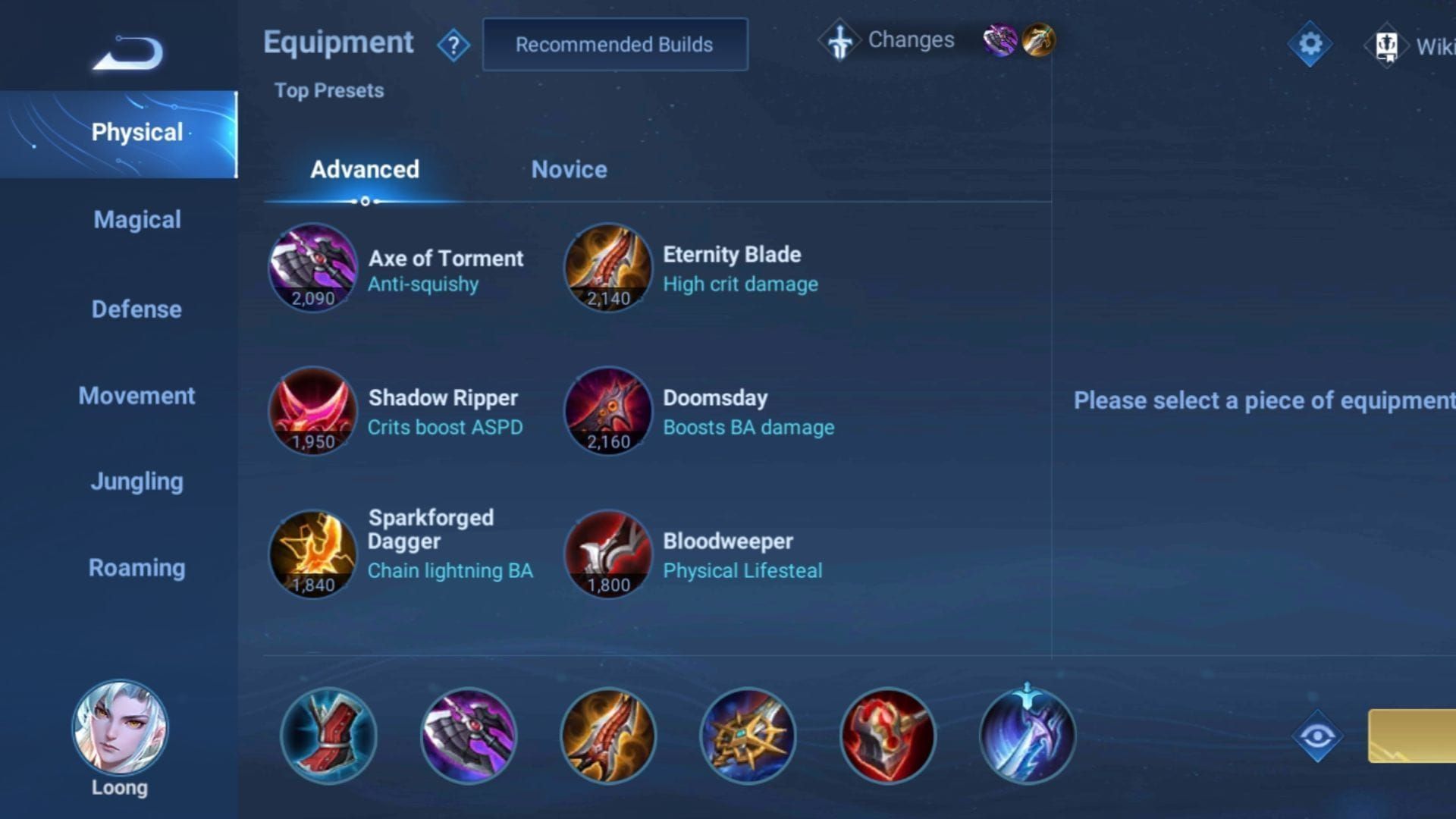This screenshot has width=1456, height=819.
Task: Switch to the Novice tab
Action: point(569,170)
